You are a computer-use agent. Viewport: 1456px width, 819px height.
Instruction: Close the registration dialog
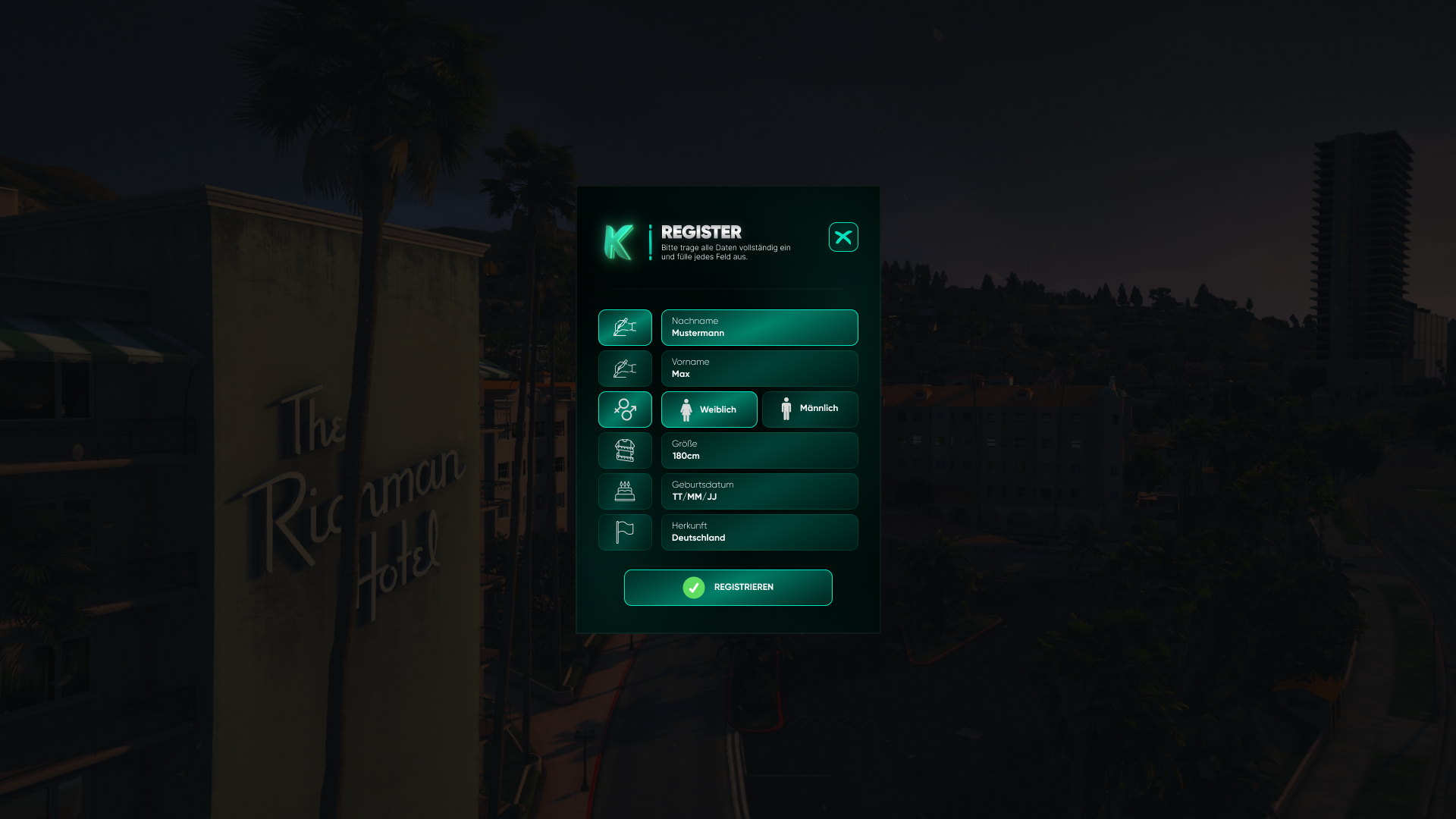[843, 237]
